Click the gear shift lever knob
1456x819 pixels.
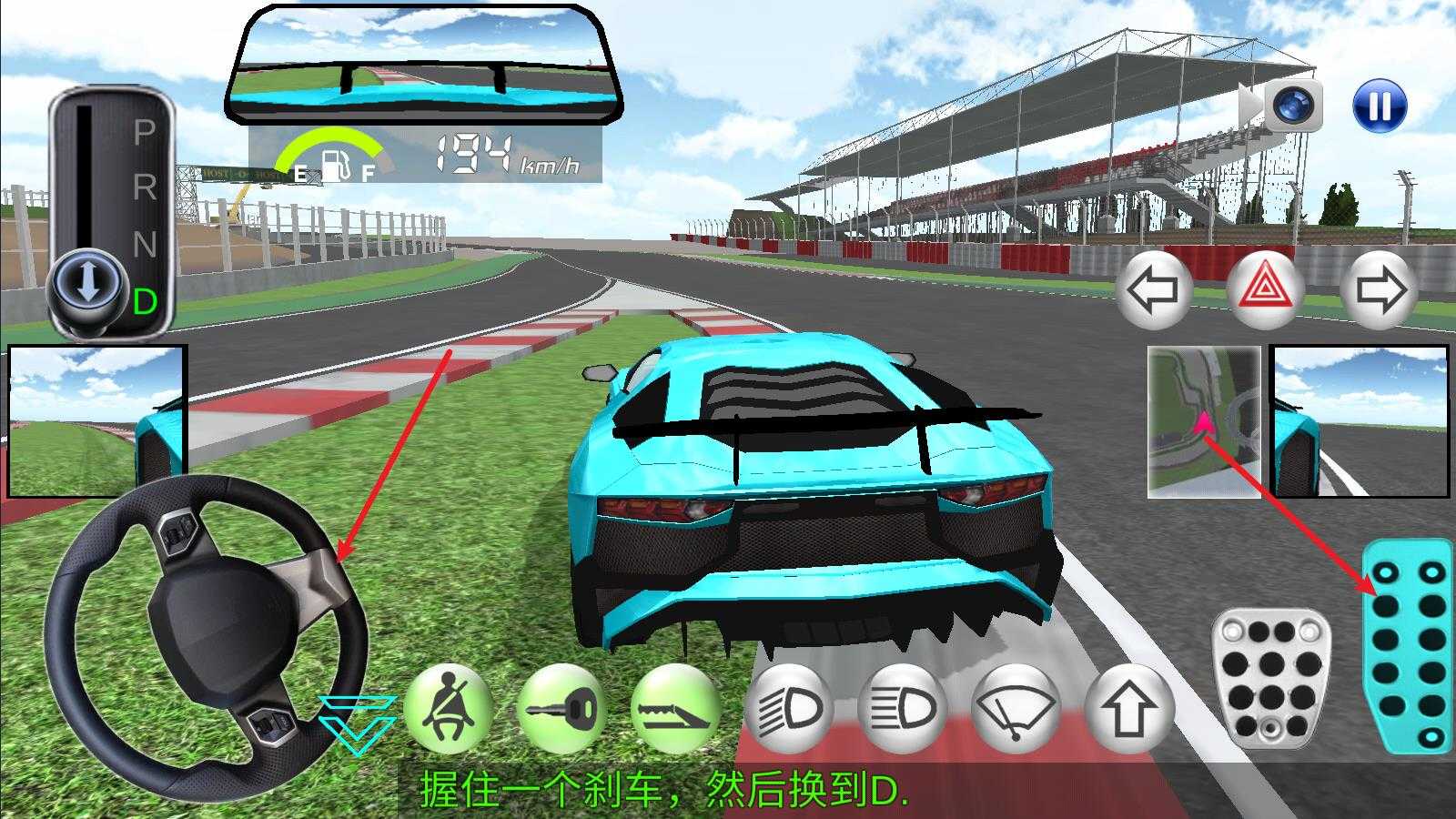coord(87,281)
